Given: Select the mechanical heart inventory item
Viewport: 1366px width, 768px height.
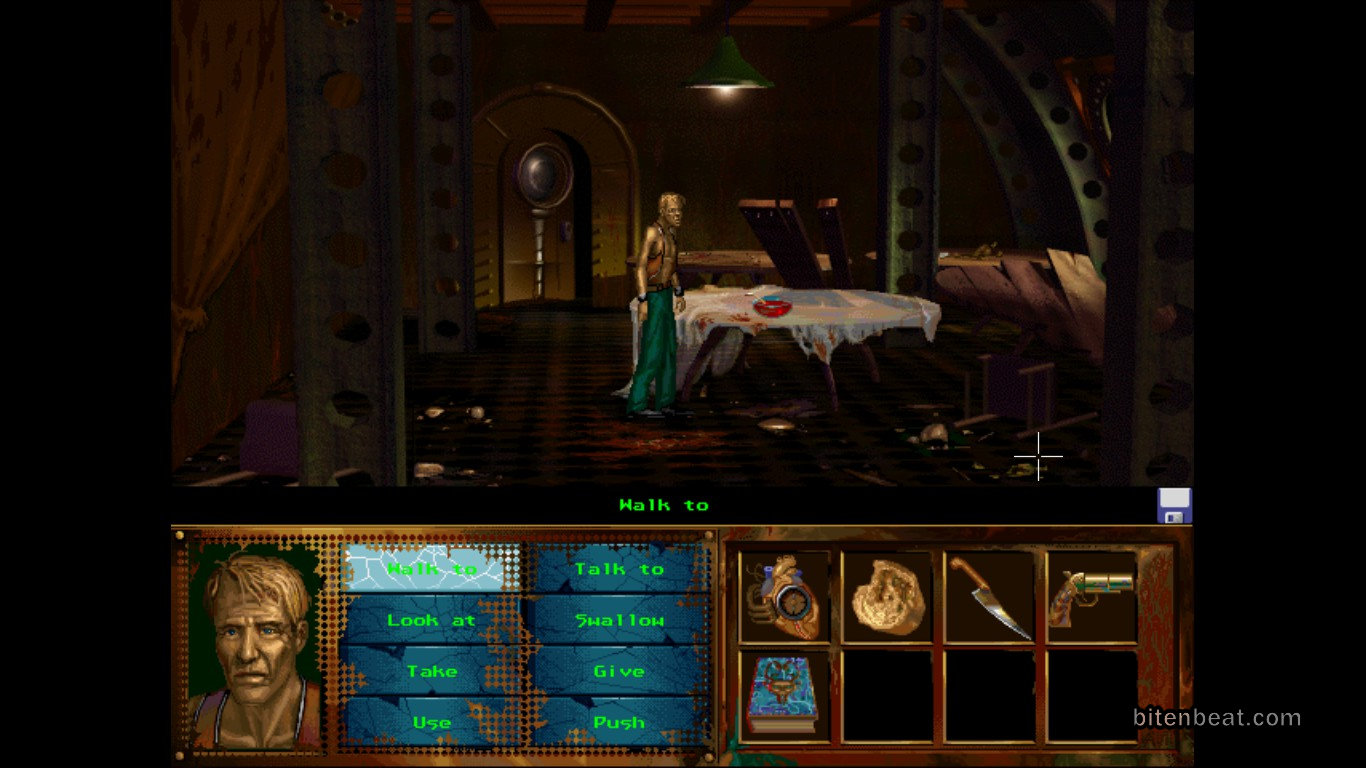Looking at the screenshot, I should pos(785,597).
